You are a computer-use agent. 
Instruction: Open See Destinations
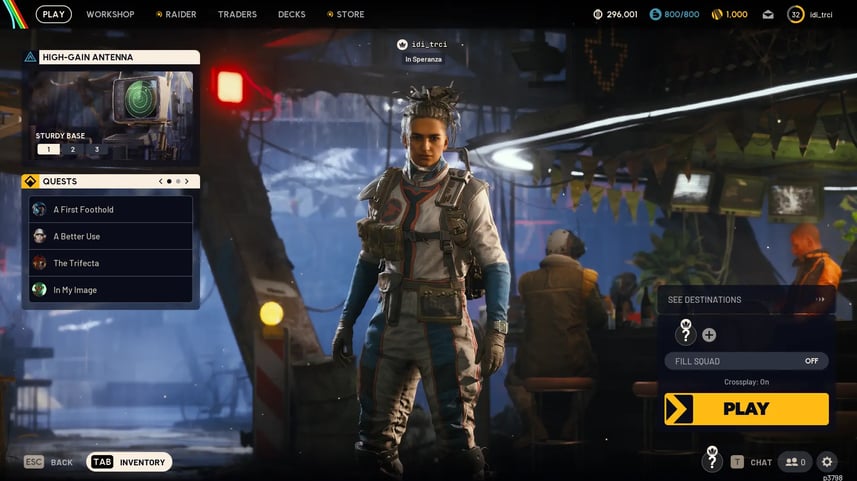pyautogui.click(x=746, y=299)
